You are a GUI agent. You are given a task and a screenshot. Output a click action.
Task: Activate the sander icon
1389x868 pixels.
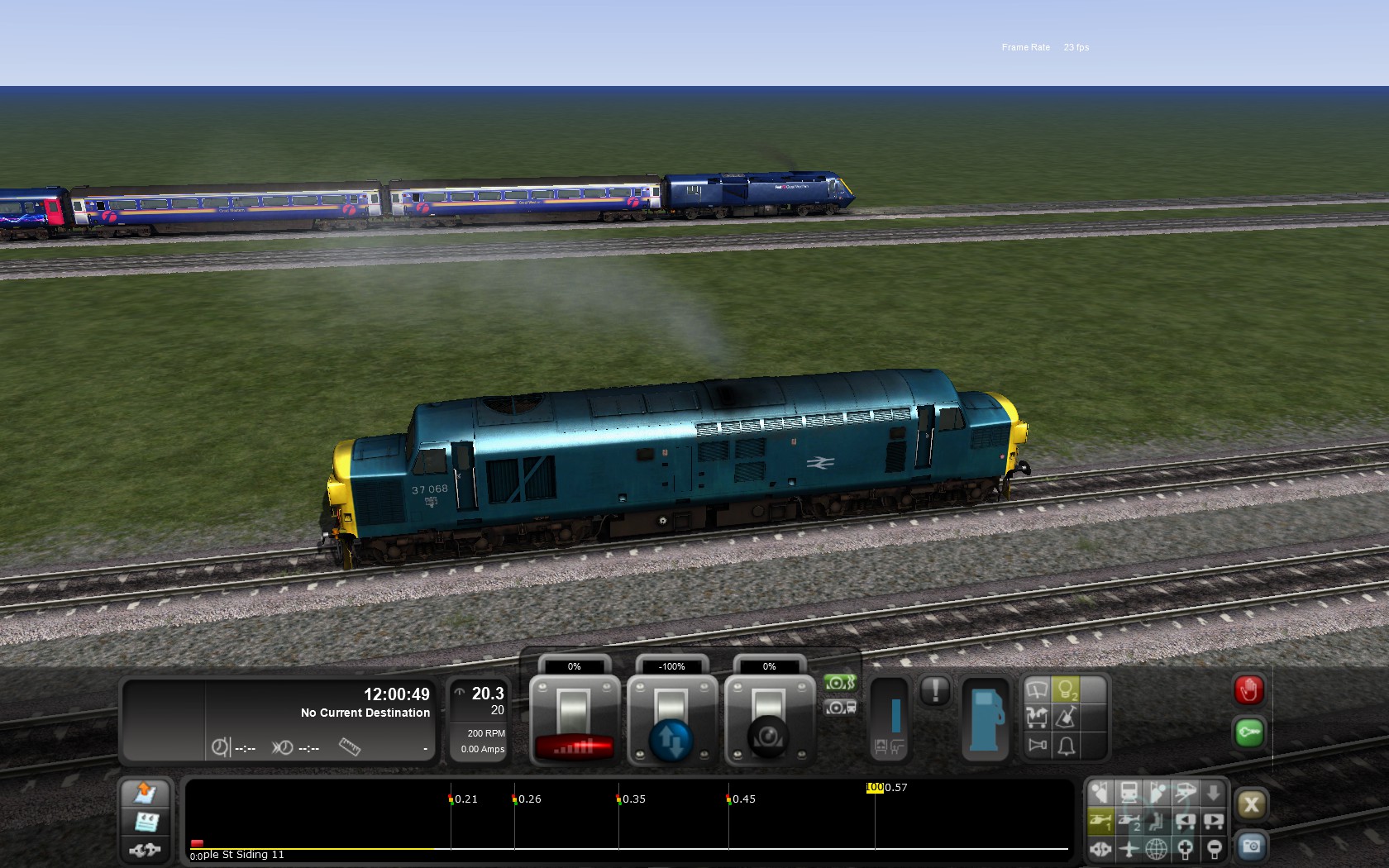[x=1067, y=718]
